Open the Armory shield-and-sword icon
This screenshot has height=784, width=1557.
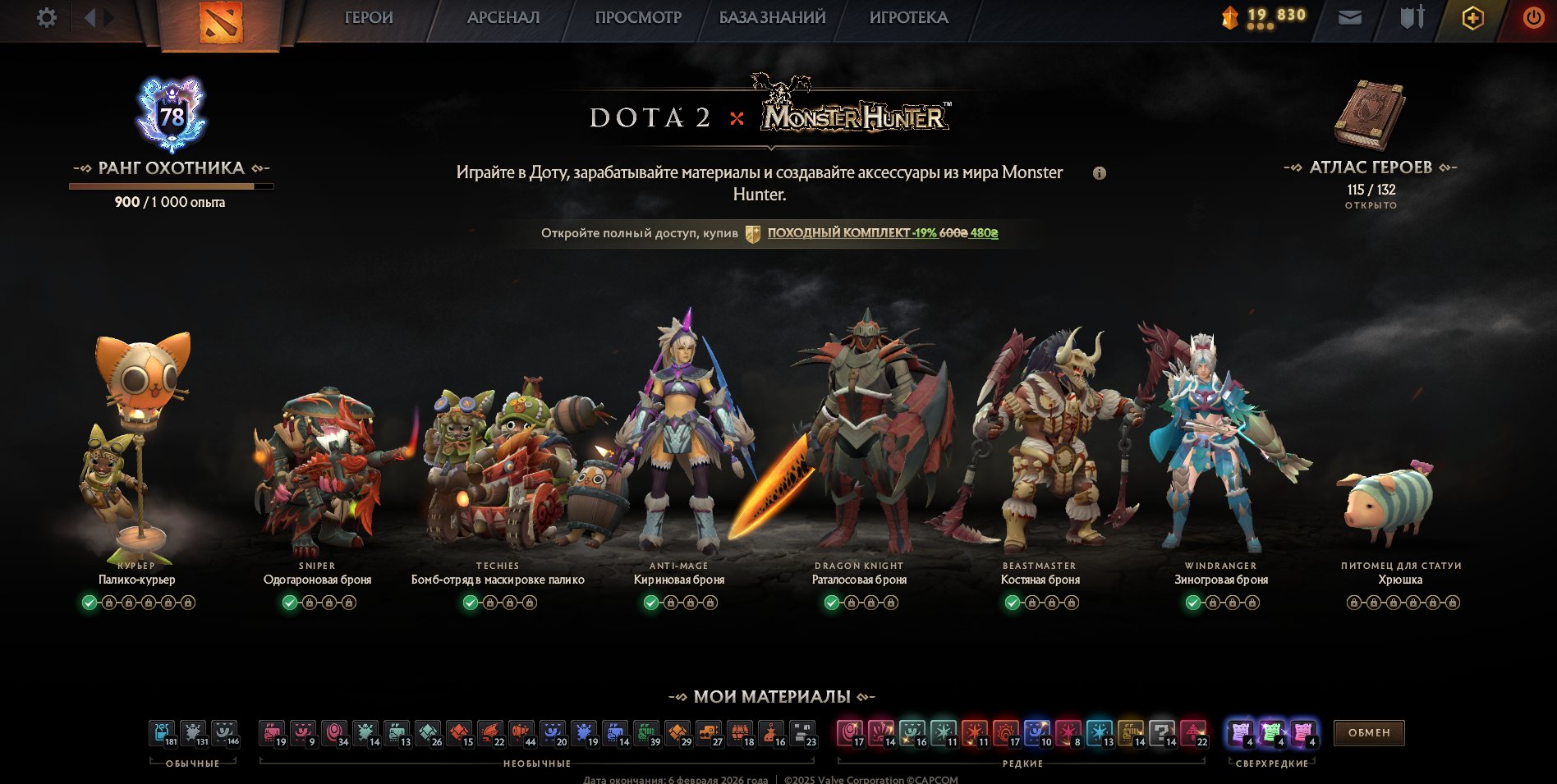pyautogui.click(x=1411, y=16)
